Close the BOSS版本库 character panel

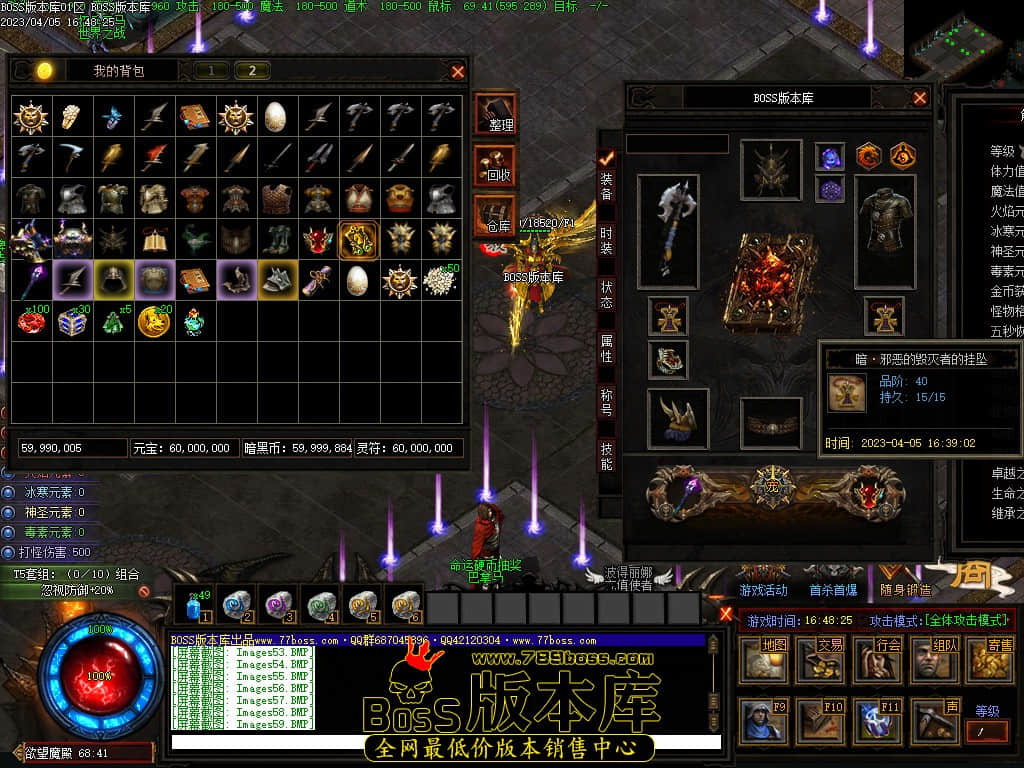point(920,98)
